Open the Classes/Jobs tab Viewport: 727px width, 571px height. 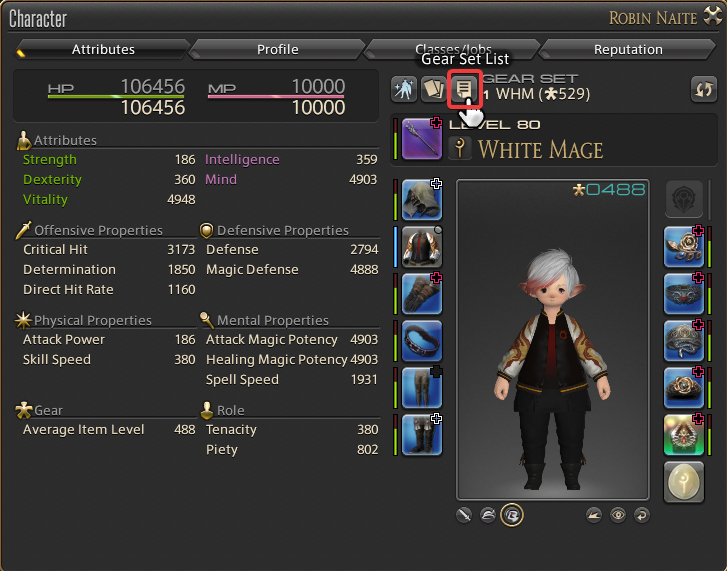[452, 49]
